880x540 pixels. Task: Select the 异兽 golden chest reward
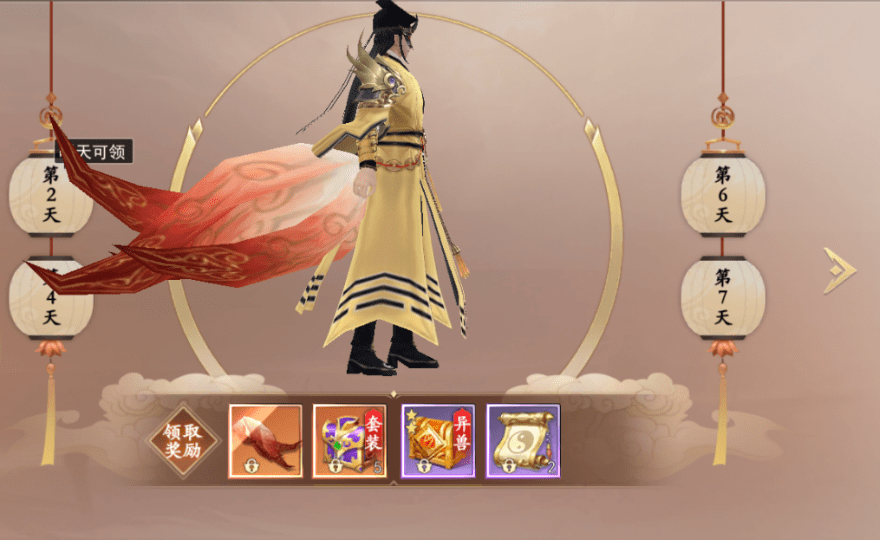click(437, 441)
